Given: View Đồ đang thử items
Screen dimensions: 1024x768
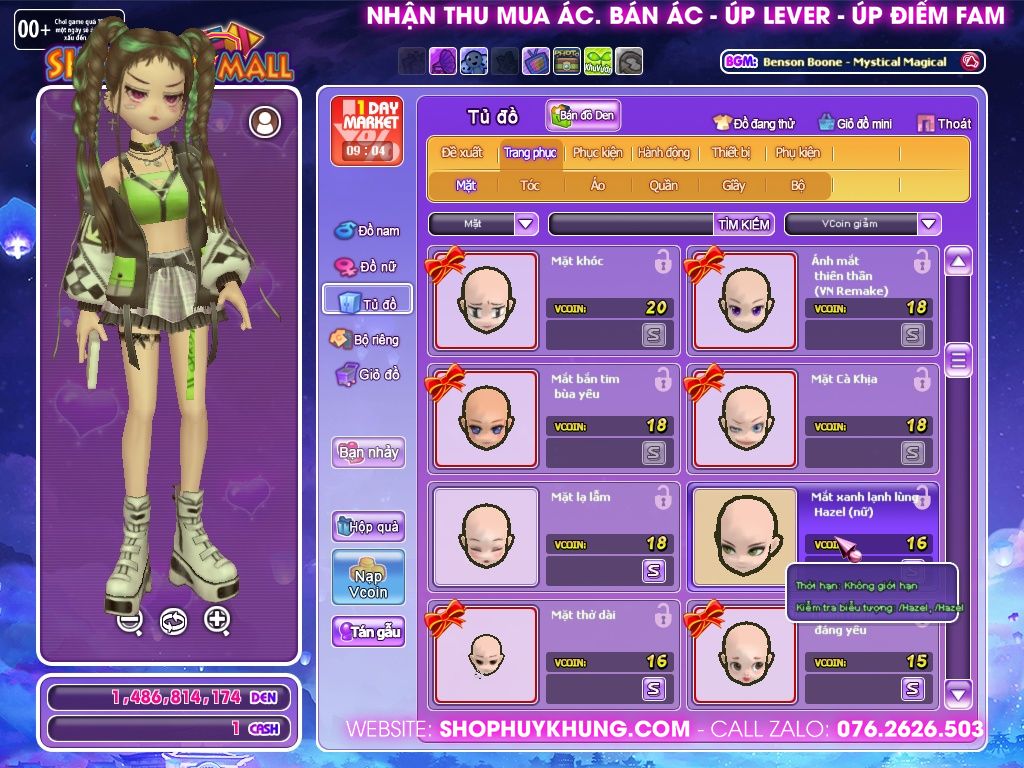Looking at the screenshot, I should pyautogui.click(x=754, y=124).
